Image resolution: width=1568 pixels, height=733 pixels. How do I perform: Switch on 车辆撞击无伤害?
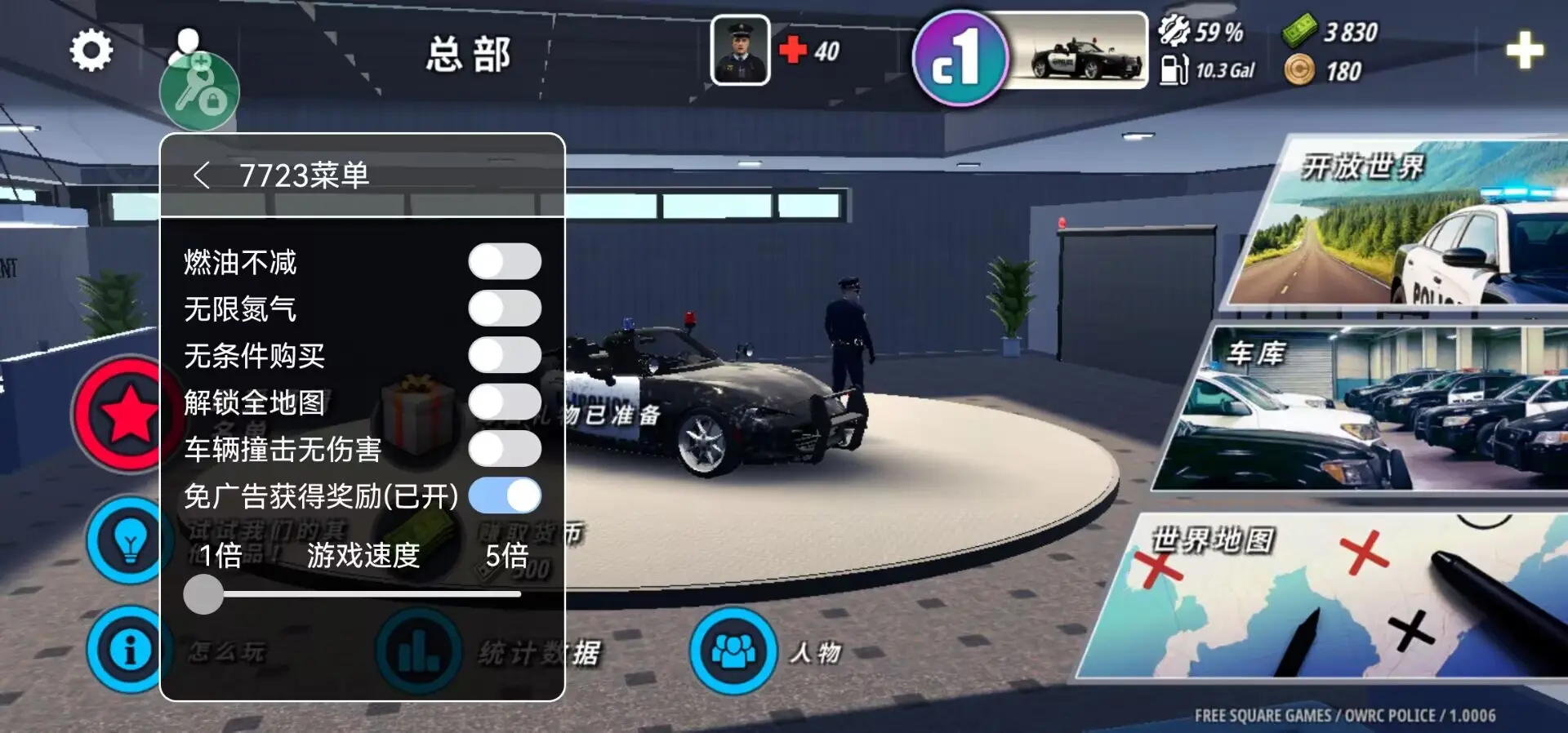point(504,449)
